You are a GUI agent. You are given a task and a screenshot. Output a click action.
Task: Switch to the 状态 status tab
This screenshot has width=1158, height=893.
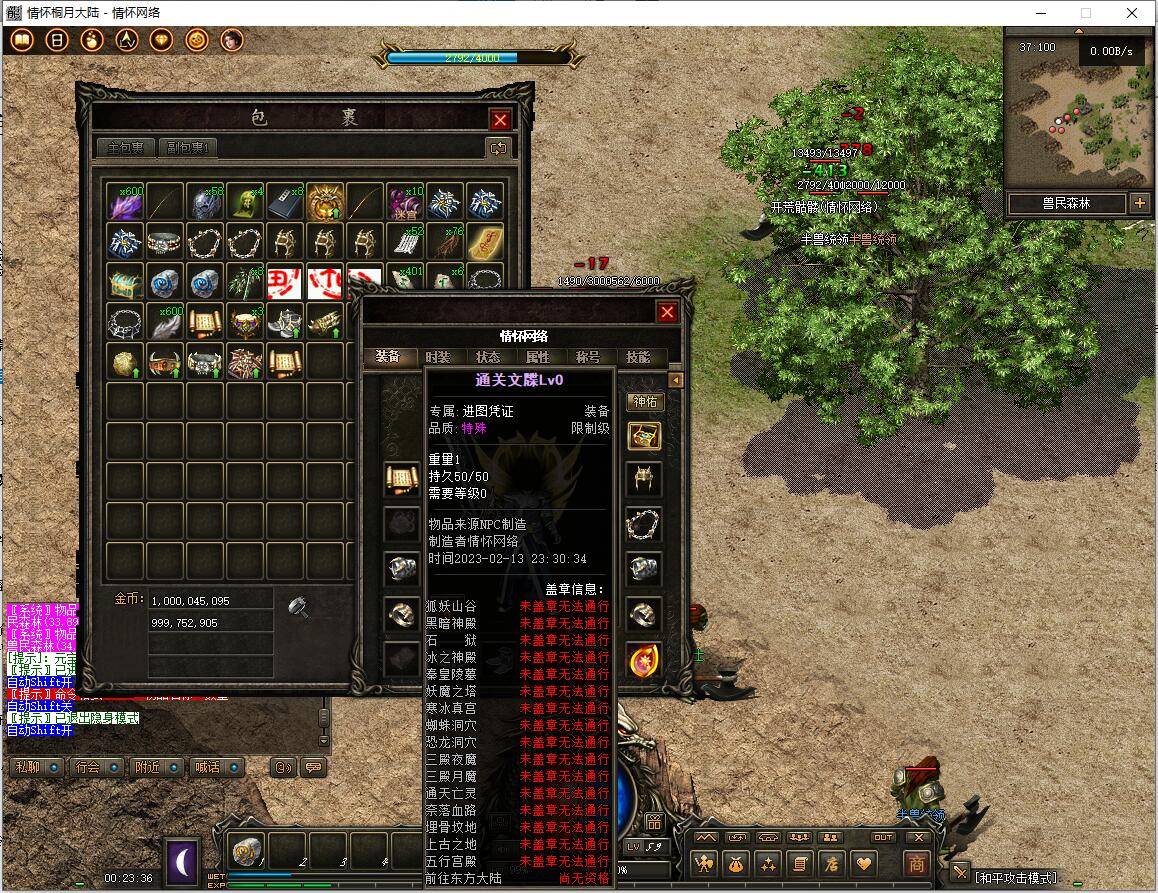click(x=488, y=357)
